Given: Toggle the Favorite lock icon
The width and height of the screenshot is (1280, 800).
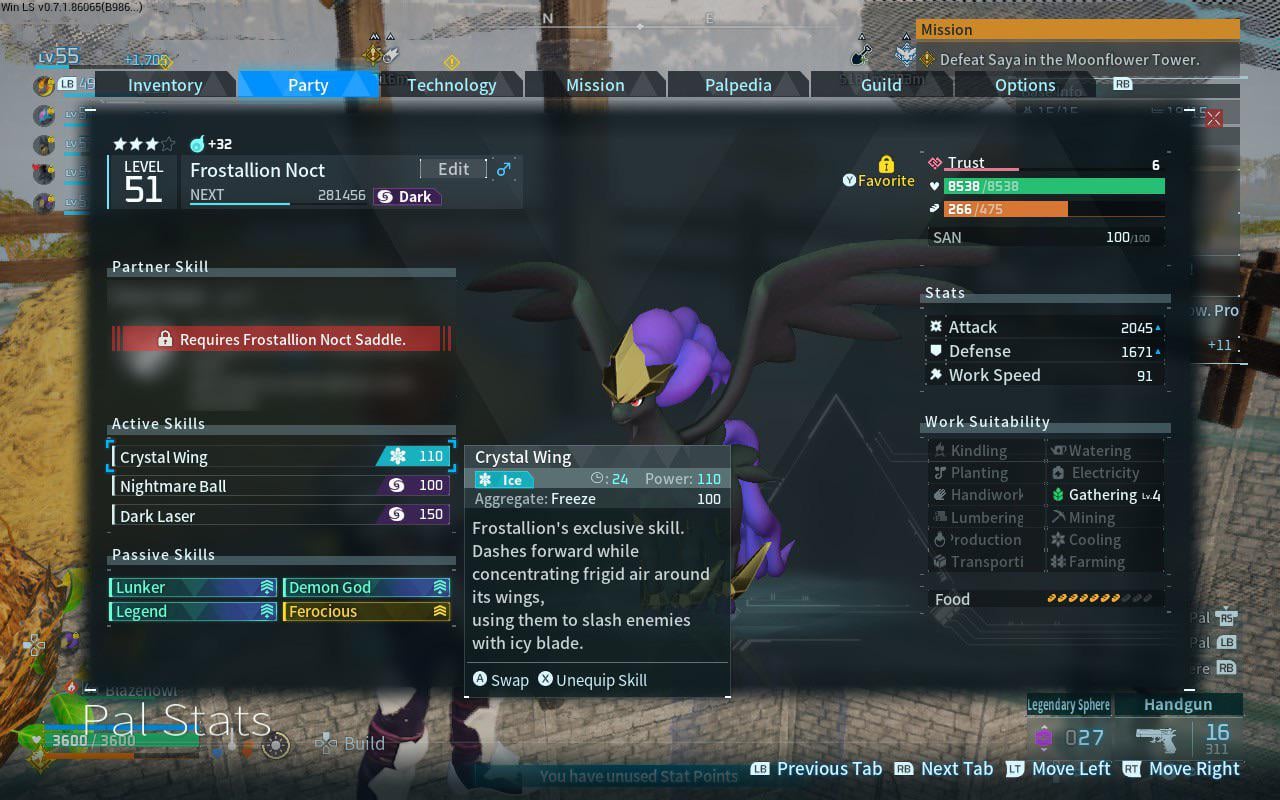Looking at the screenshot, I should (886, 164).
